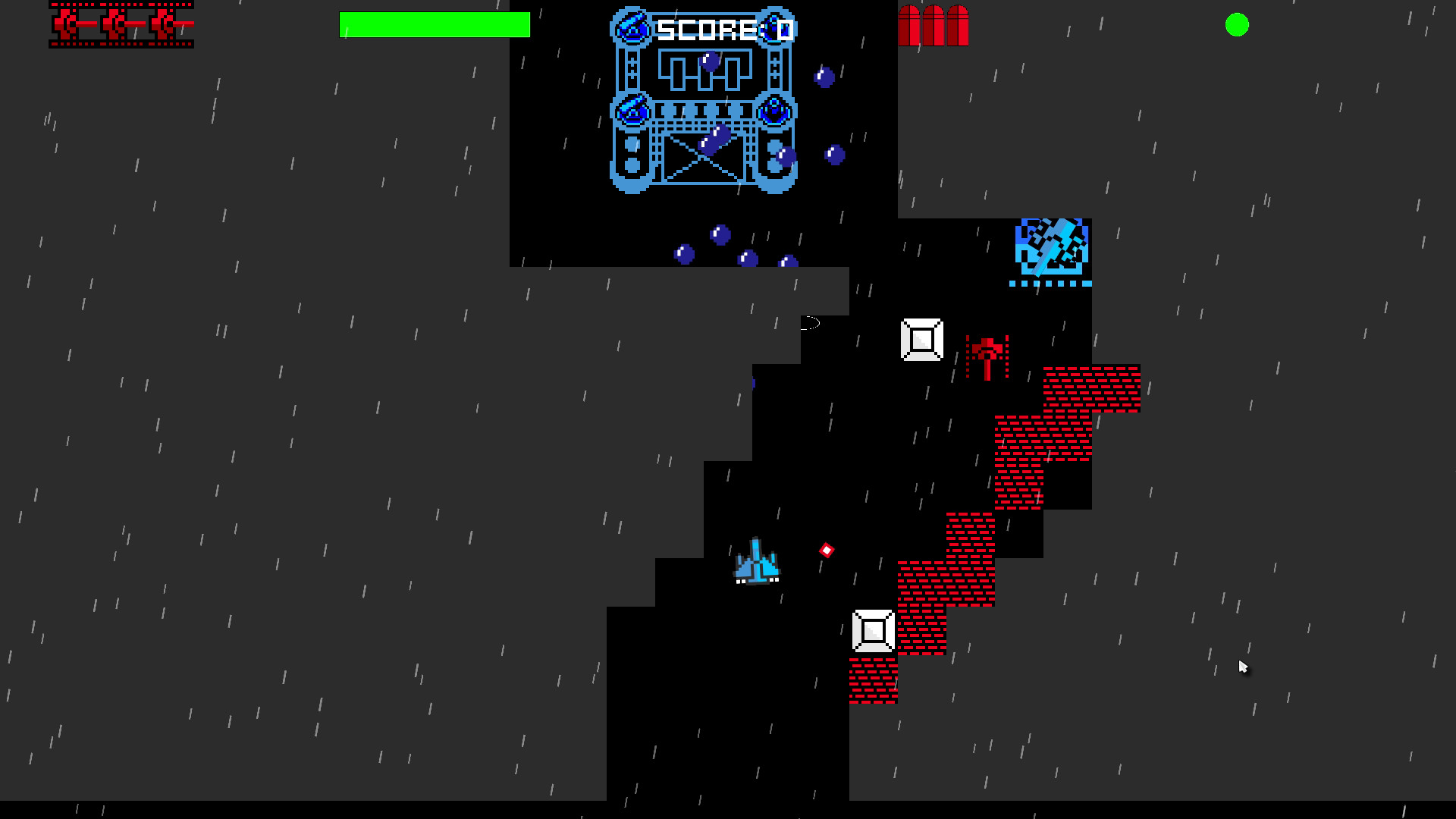Click the topmost red brick block cluster

pos(1090,391)
